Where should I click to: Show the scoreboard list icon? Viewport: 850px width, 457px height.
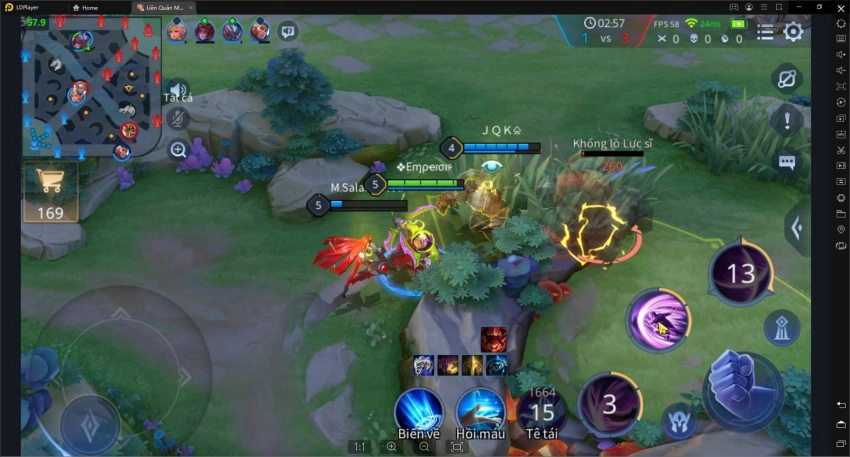coord(765,32)
